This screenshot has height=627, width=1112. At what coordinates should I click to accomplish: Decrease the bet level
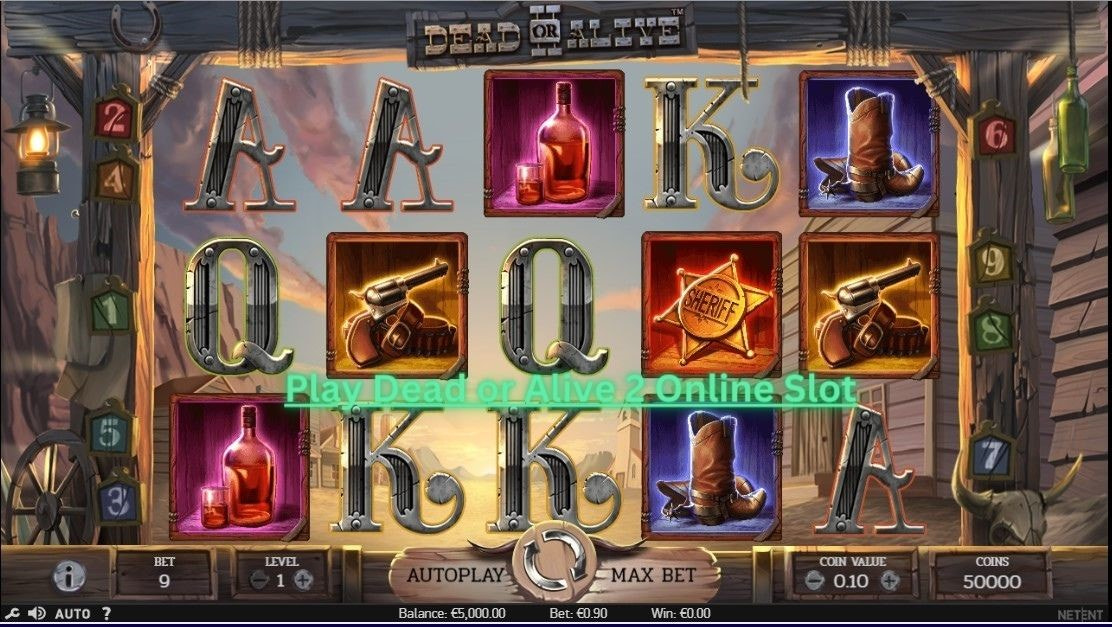tap(258, 580)
